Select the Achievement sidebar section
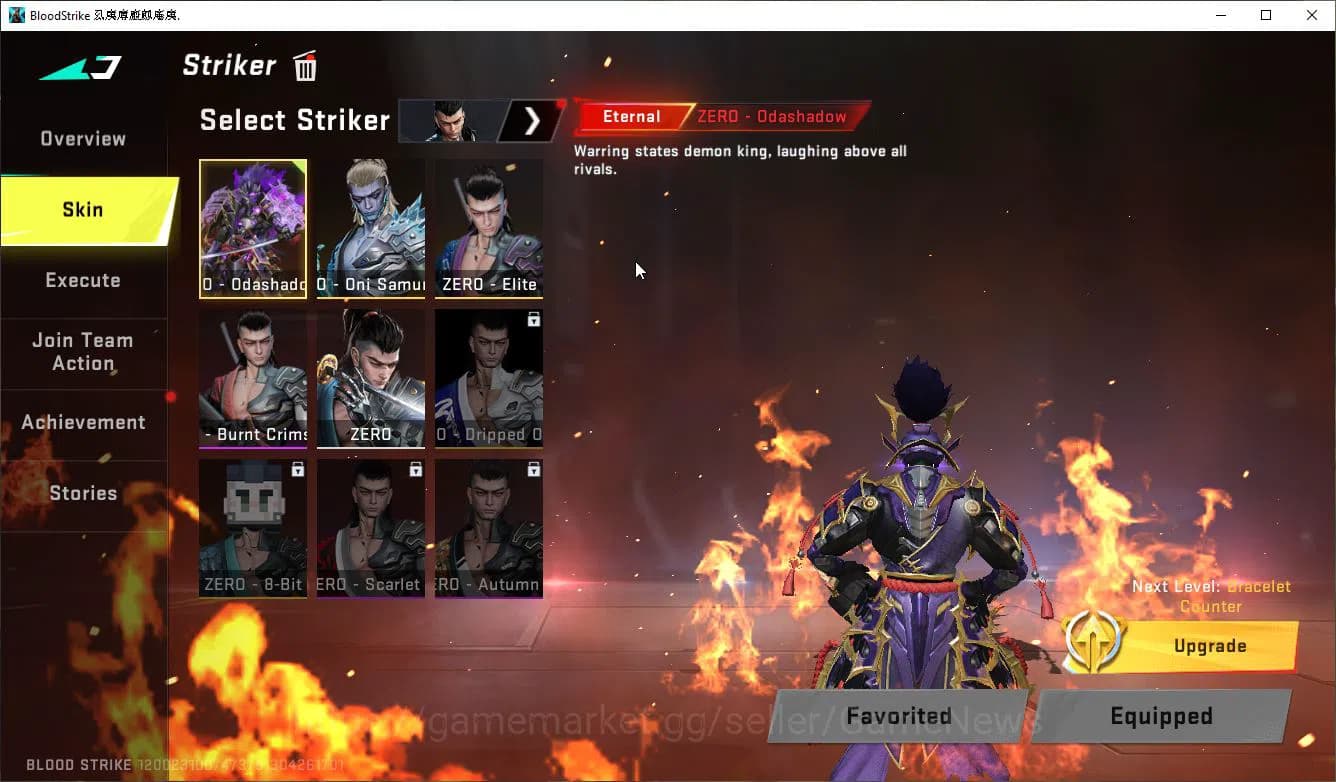 click(x=84, y=422)
